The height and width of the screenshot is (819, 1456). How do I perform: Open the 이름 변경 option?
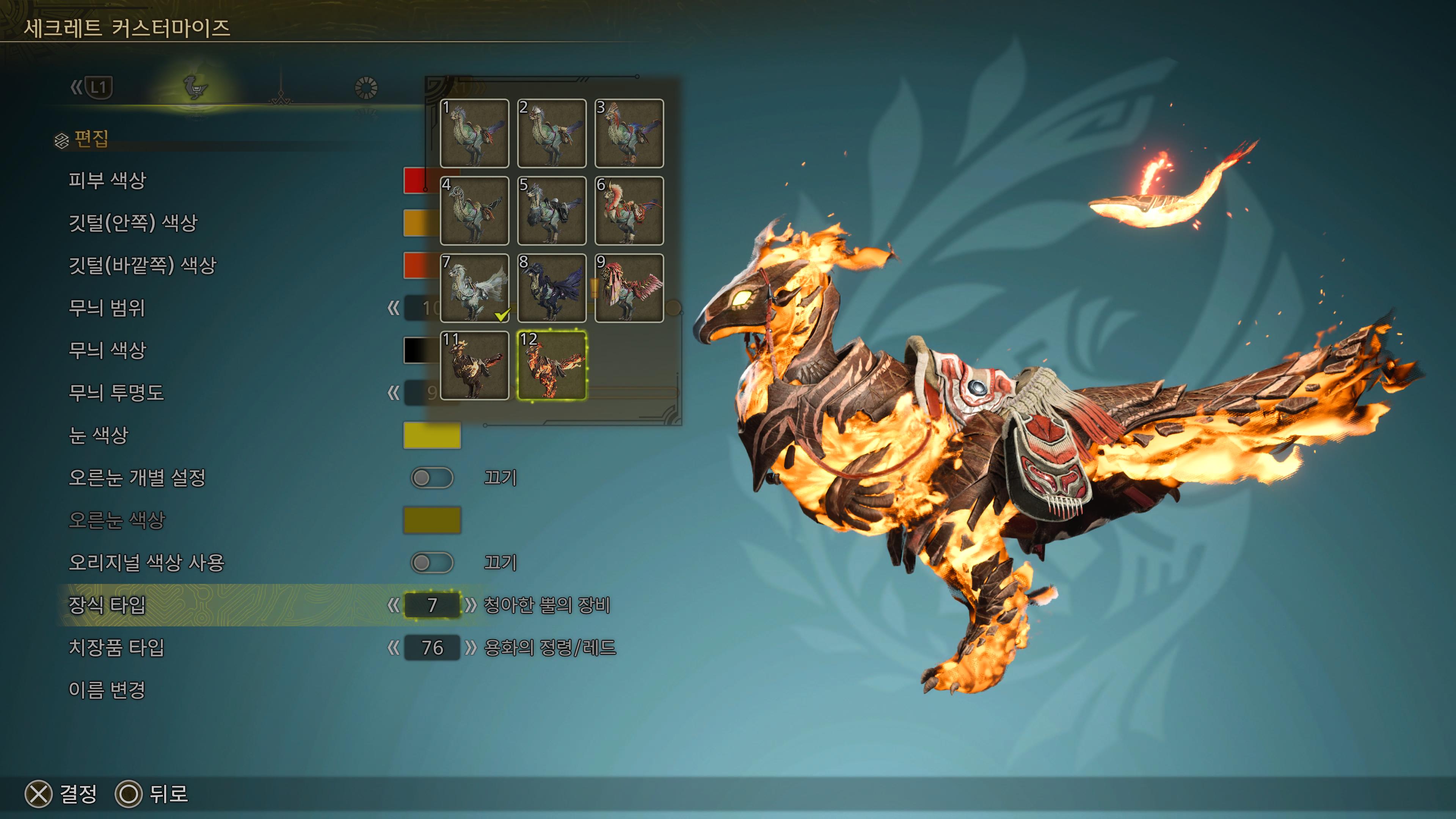tap(107, 690)
